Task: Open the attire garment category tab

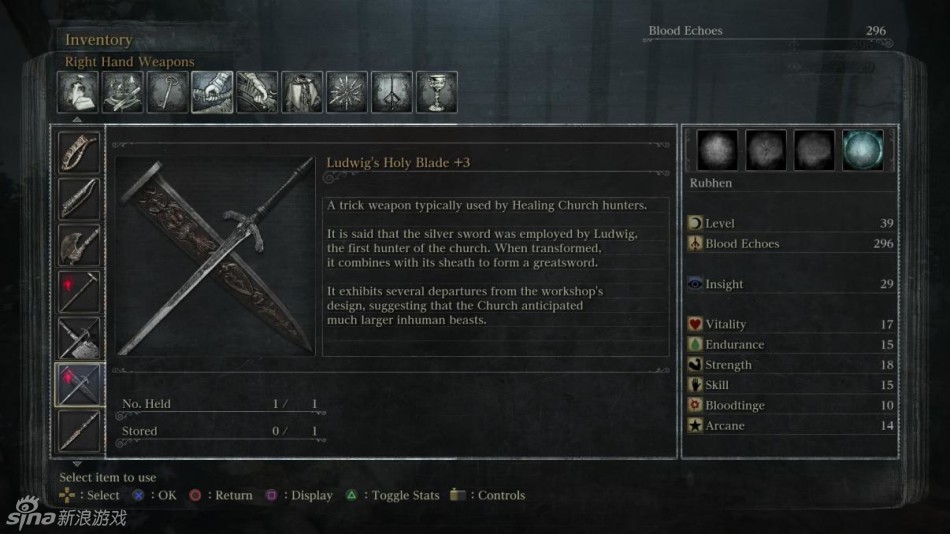Action: [x=302, y=92]
